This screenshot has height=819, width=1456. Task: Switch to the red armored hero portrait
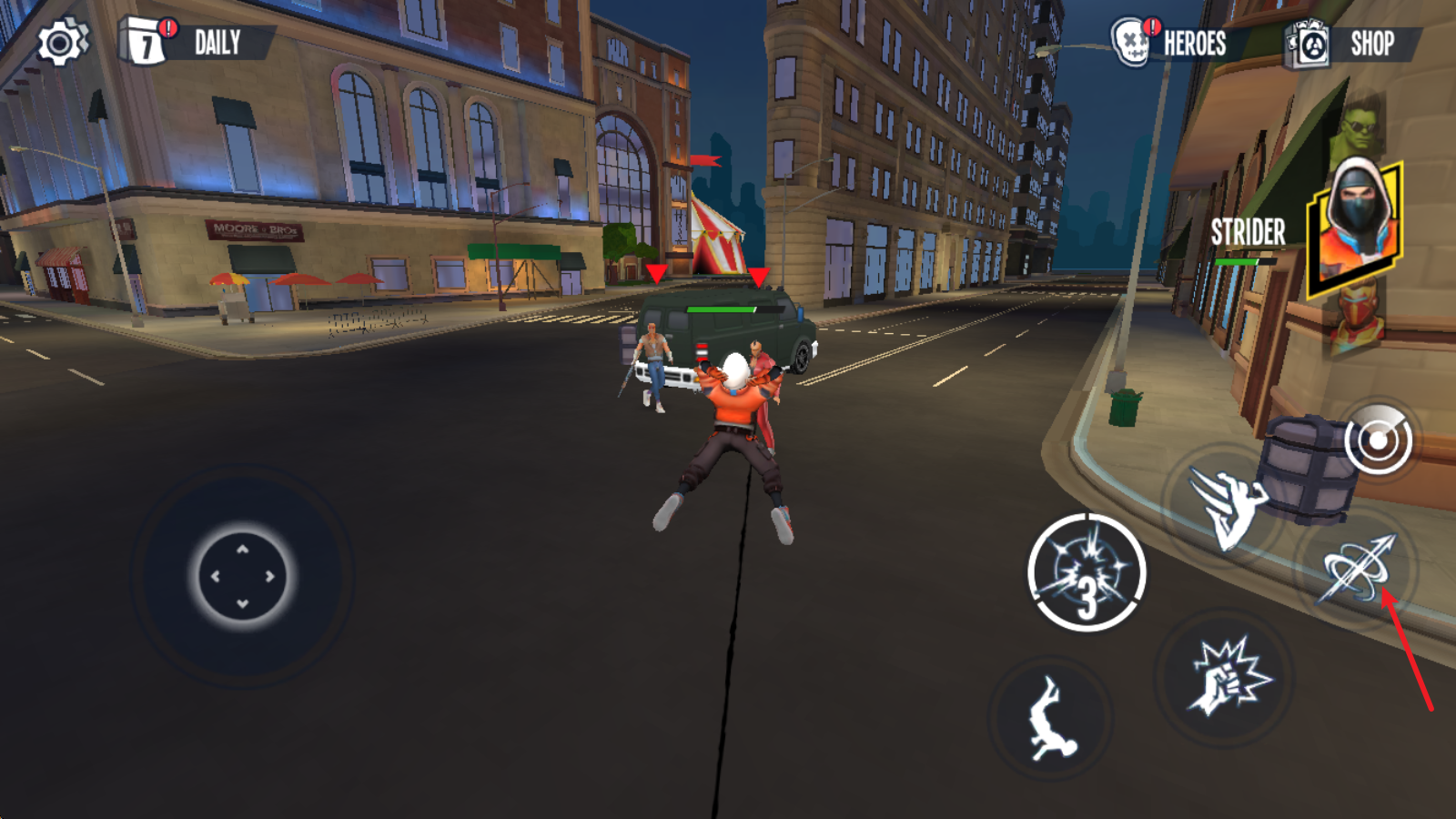pyautogui.click(x=1359, y=317)
